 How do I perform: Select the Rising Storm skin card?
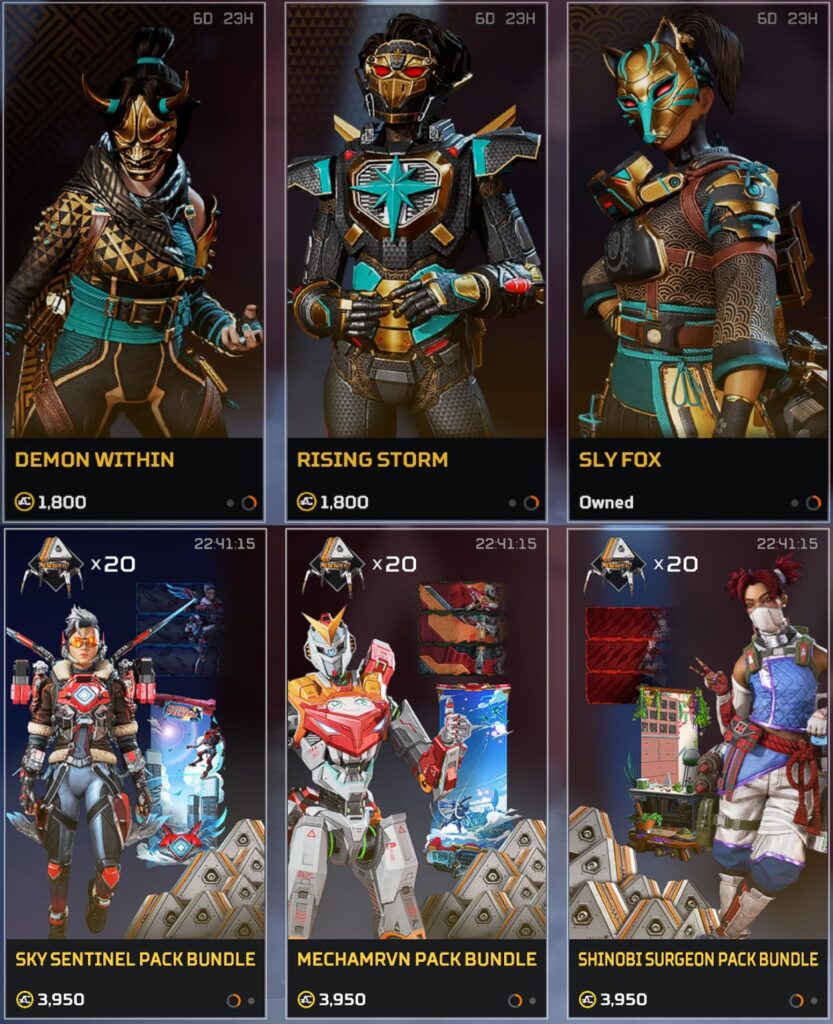click(x=416, y=260)
